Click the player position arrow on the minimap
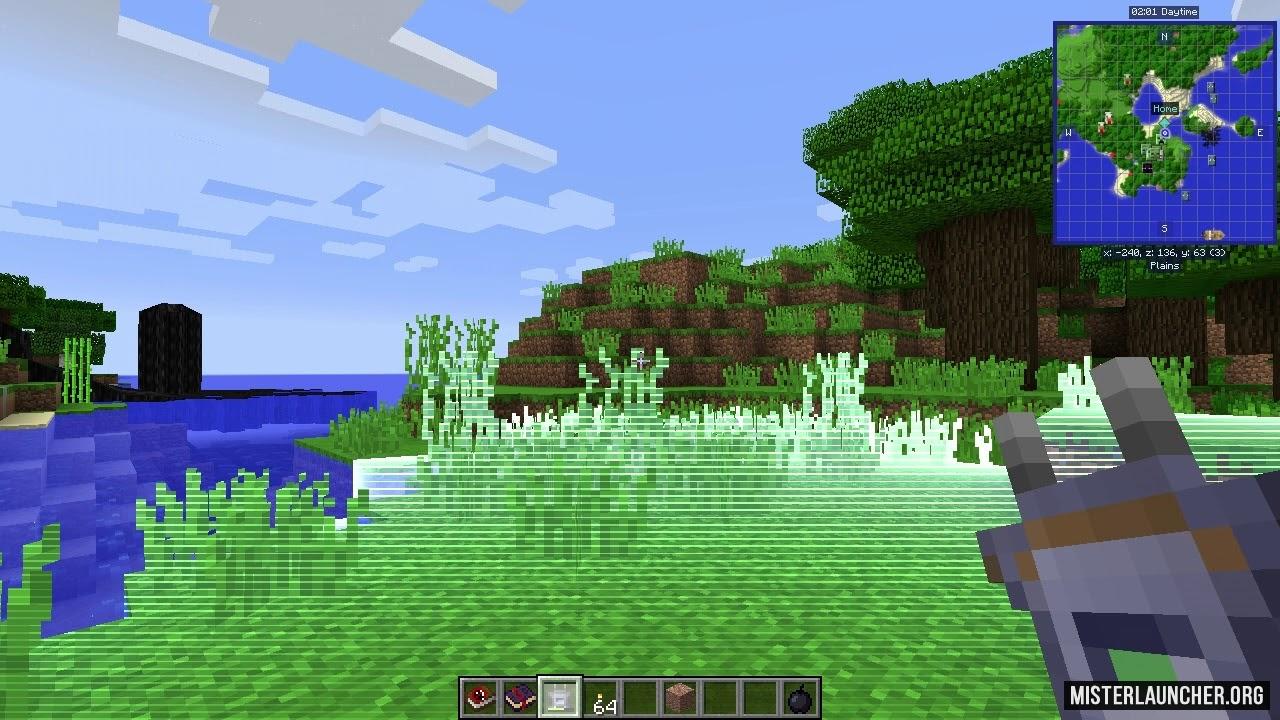 (1164, 134)
